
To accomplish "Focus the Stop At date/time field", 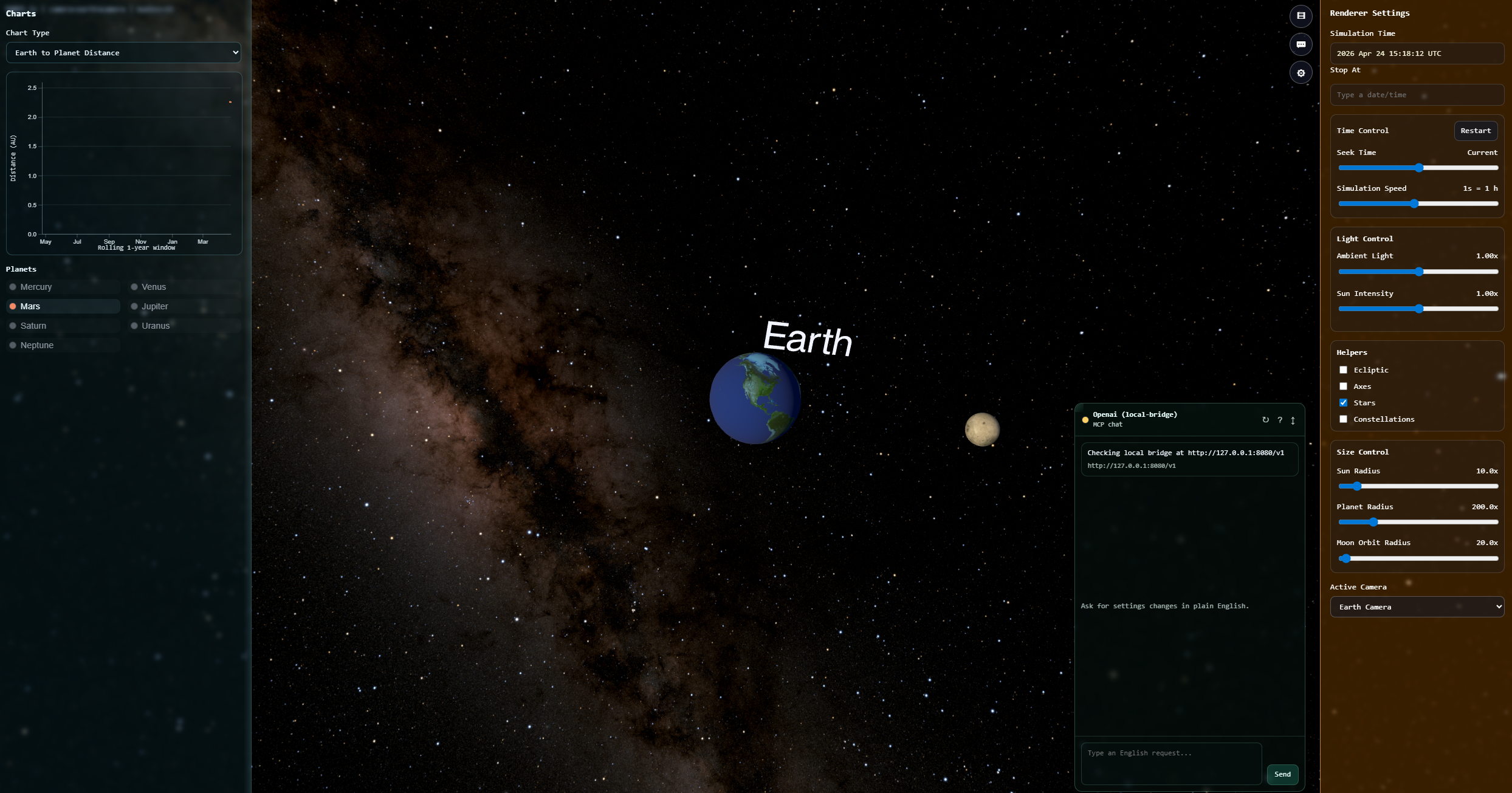I will [x=1417, y=94].
